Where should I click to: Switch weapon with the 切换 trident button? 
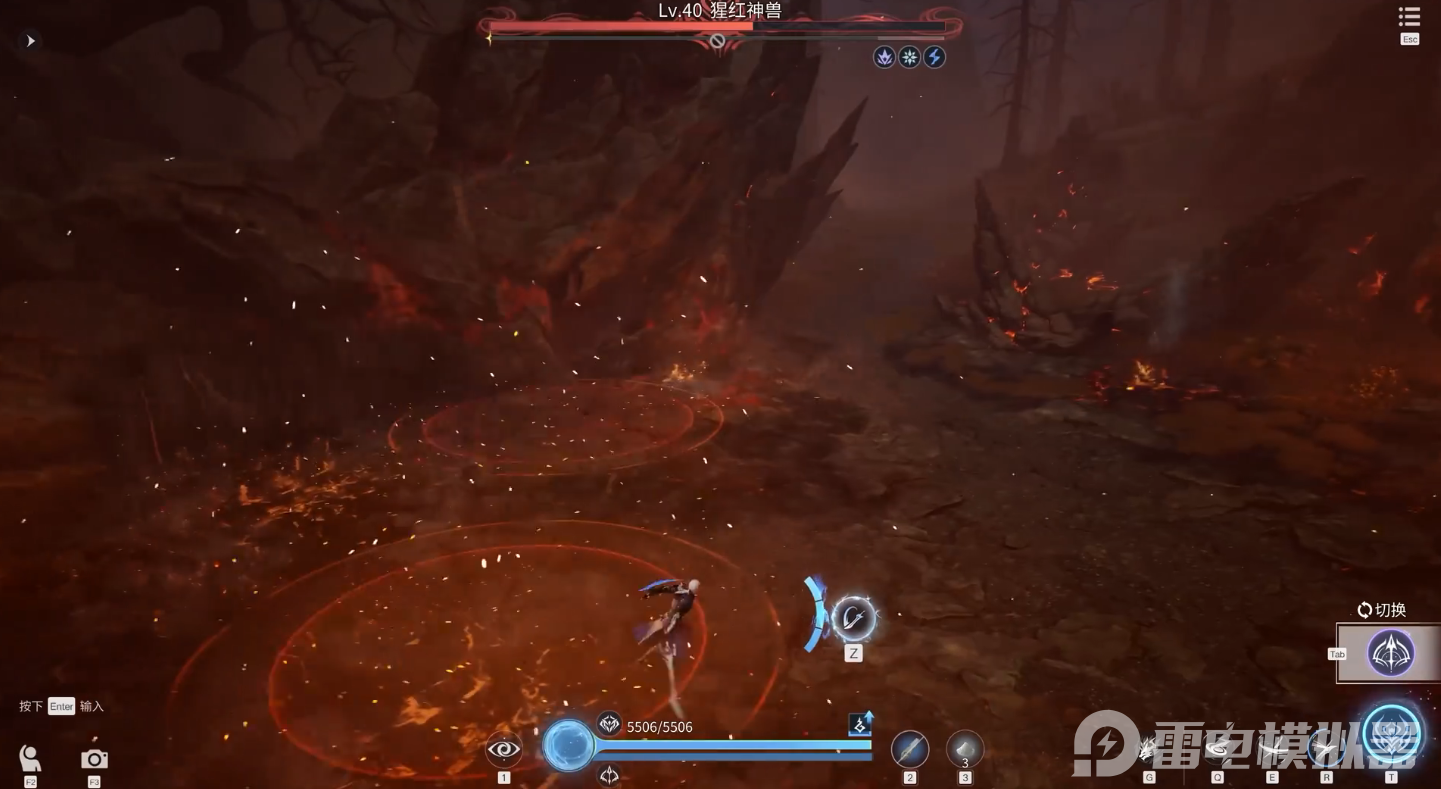(1390, 653)
